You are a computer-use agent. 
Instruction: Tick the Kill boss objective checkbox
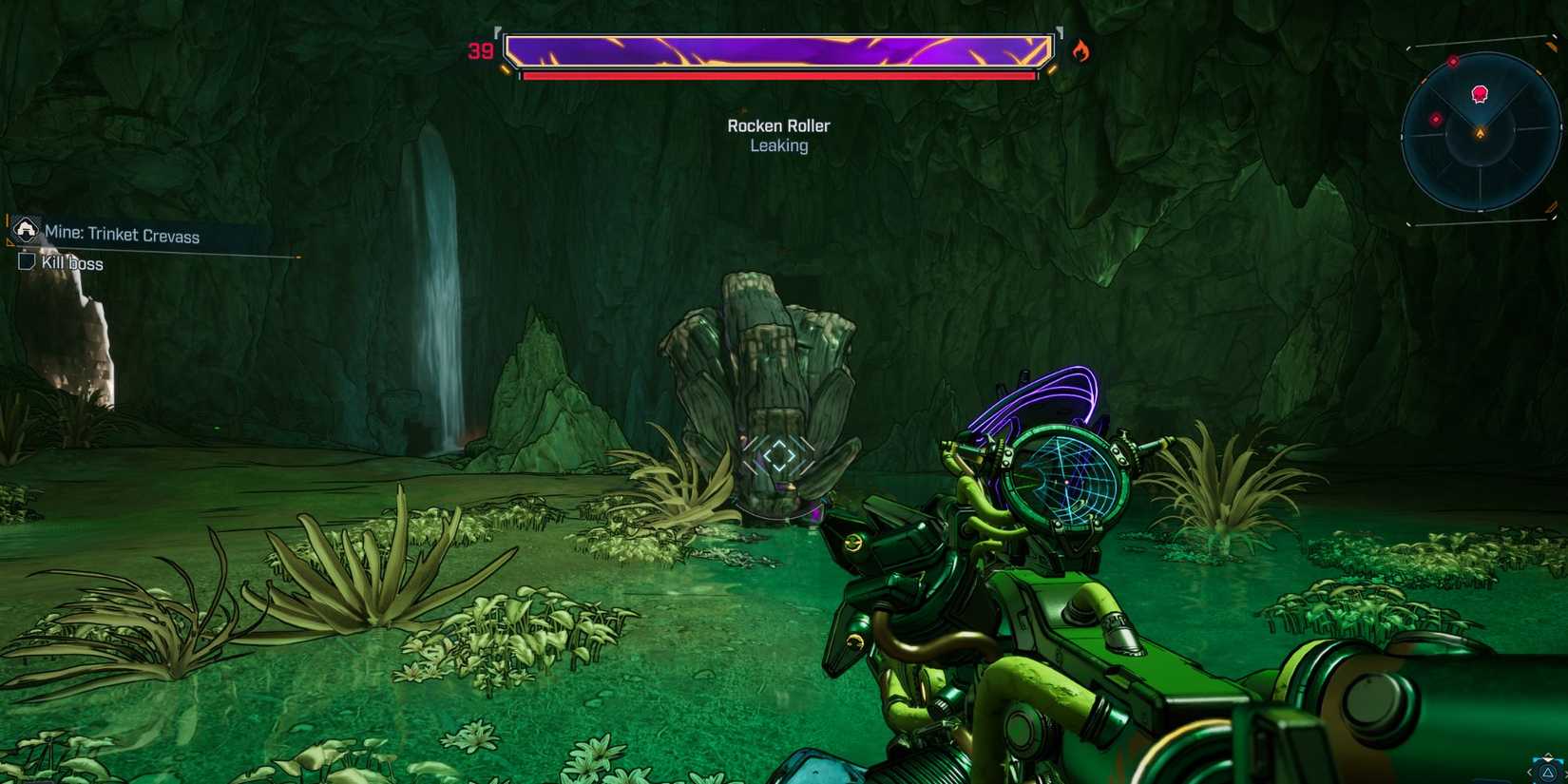point(26,262)
